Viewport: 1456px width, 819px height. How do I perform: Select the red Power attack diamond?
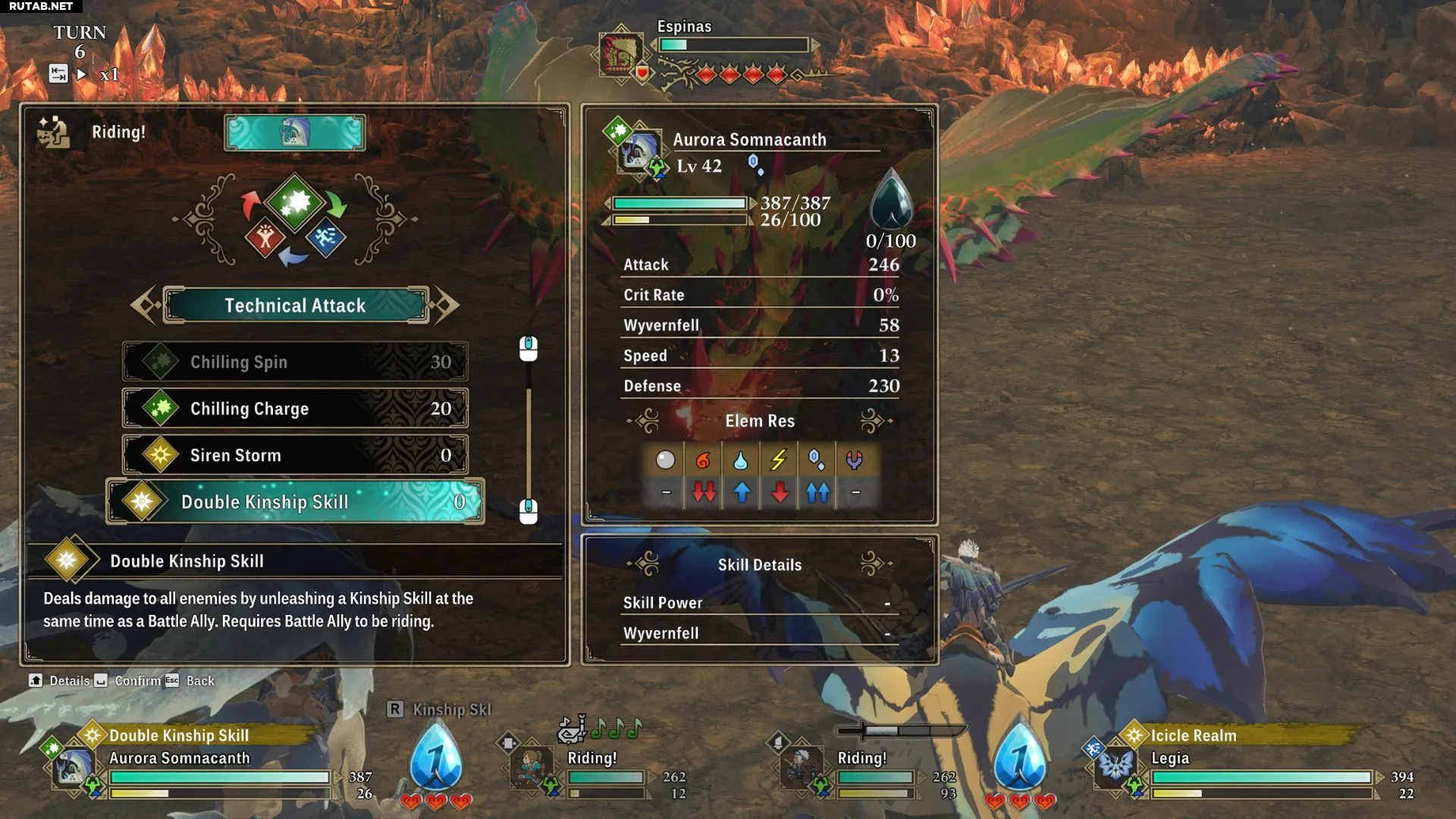264,238
